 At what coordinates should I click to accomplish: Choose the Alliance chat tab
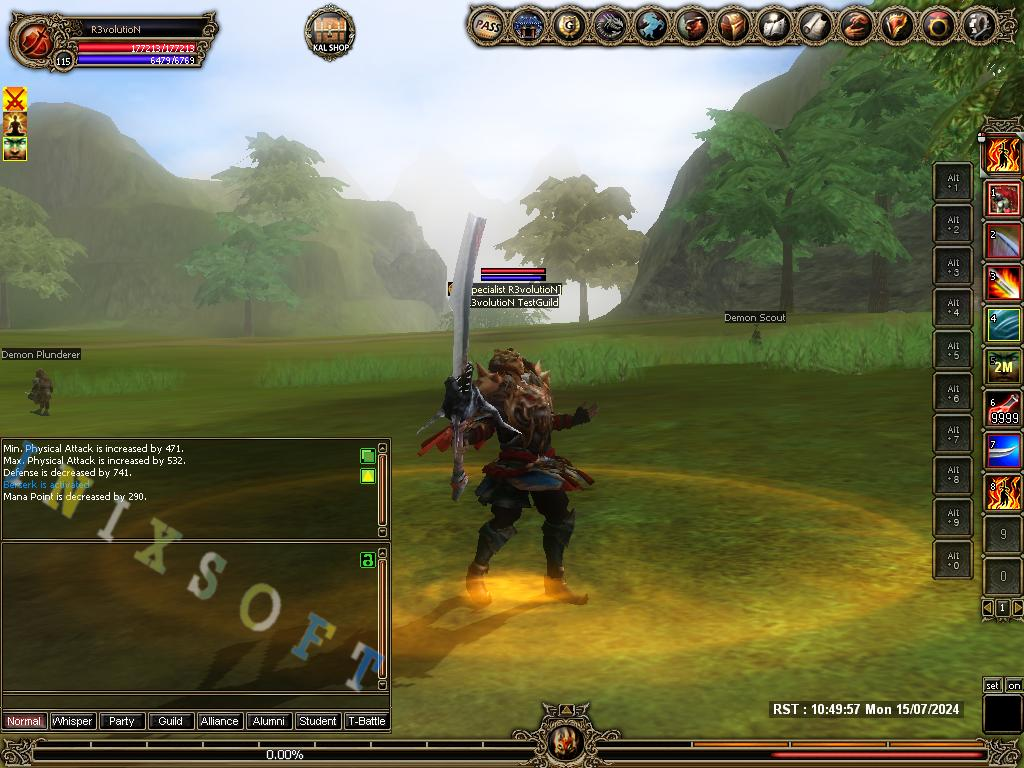pos(219,721)
